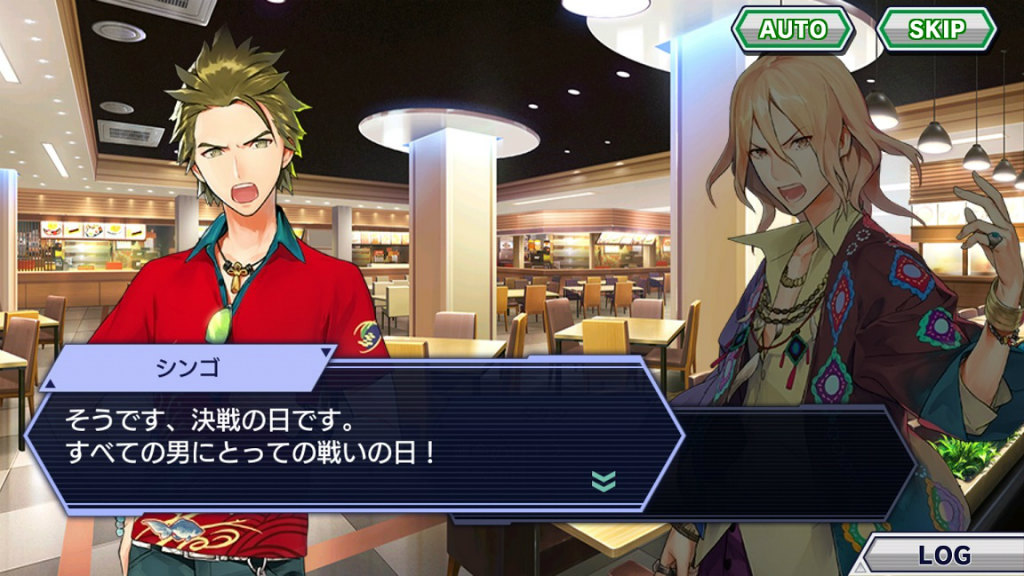The image size is (1024, 576).
Task: Open the dialogue LOG
Action: tap(943, 555)
